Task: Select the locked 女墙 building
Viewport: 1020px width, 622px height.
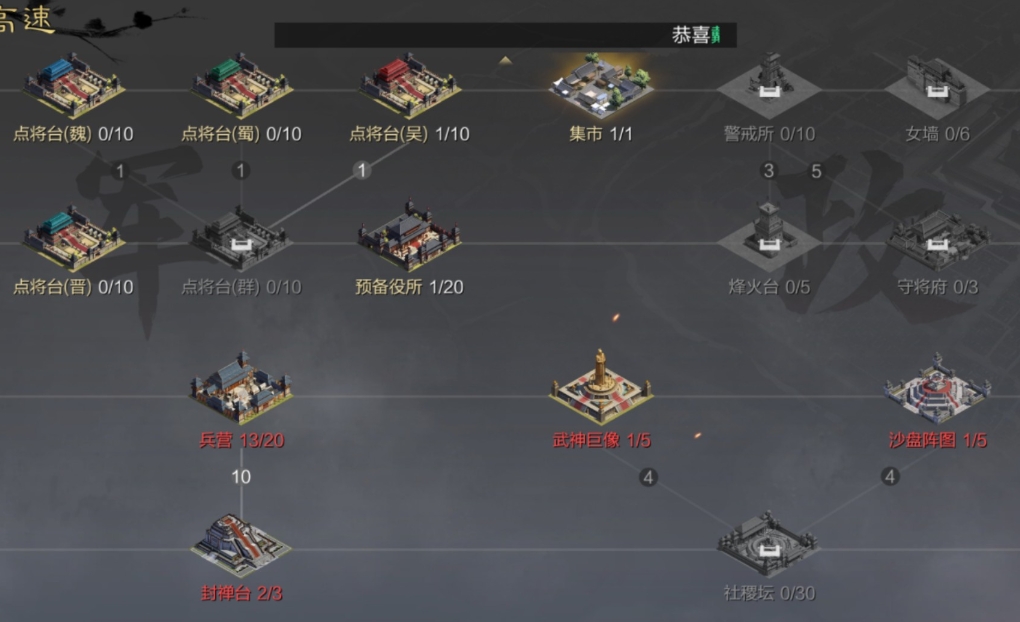Action: 936,87
